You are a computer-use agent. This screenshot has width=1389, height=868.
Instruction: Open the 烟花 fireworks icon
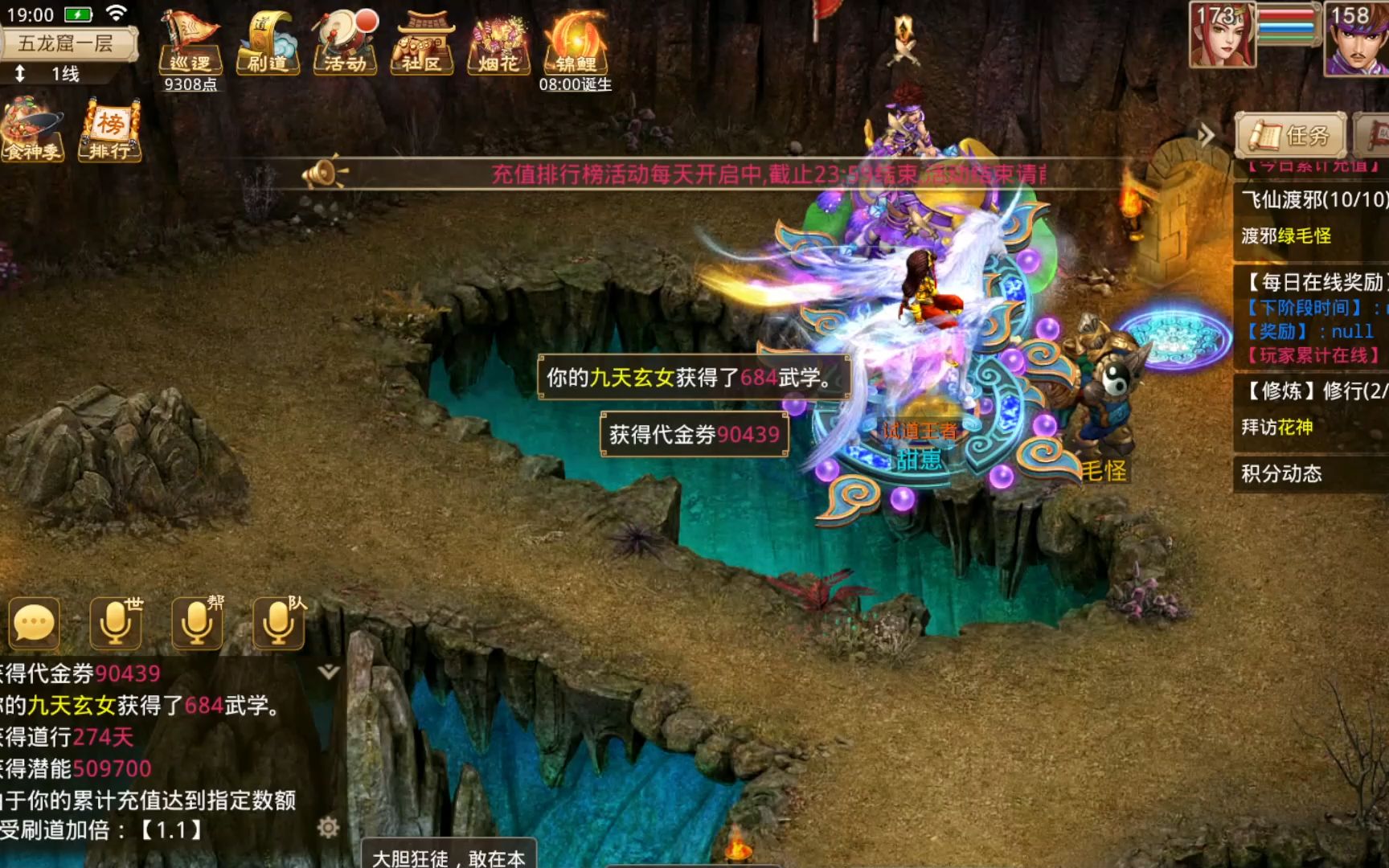498,43
